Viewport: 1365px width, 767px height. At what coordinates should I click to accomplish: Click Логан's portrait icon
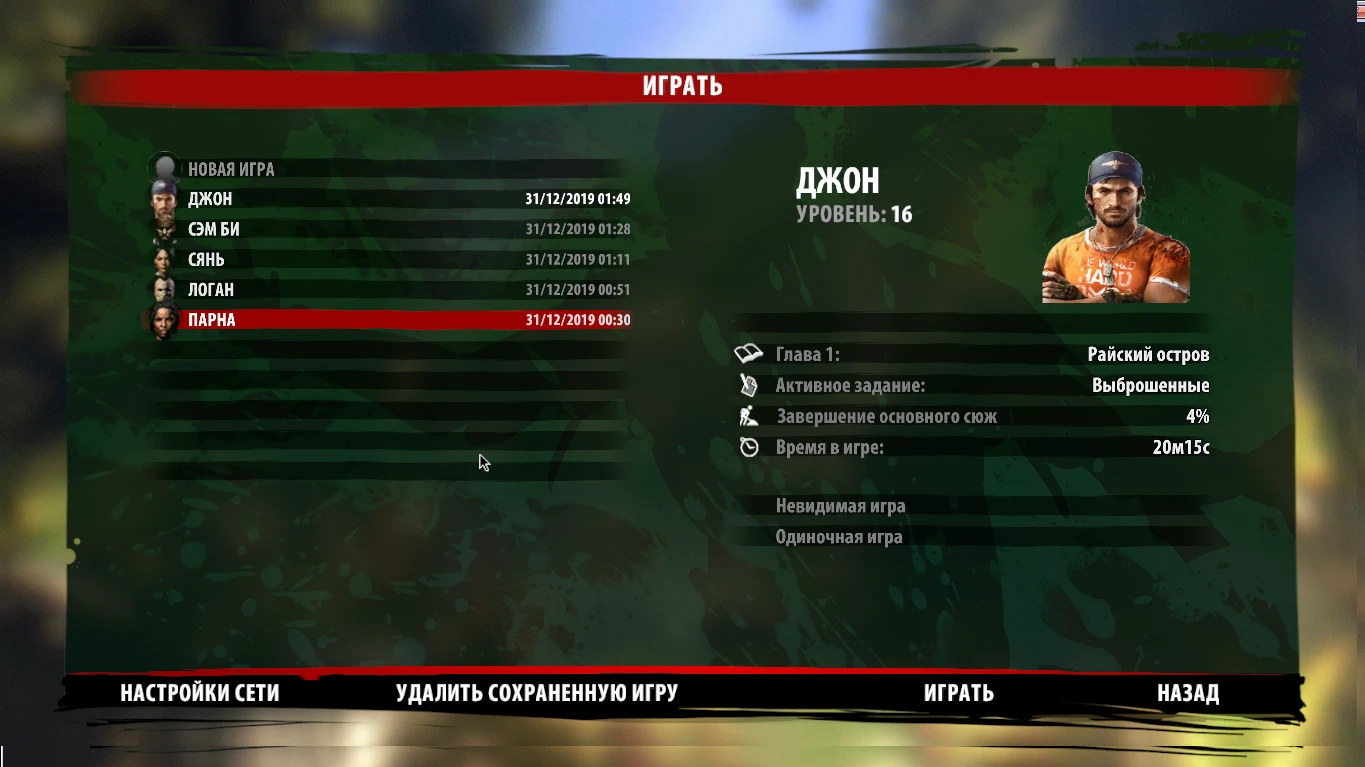(162, 289)
